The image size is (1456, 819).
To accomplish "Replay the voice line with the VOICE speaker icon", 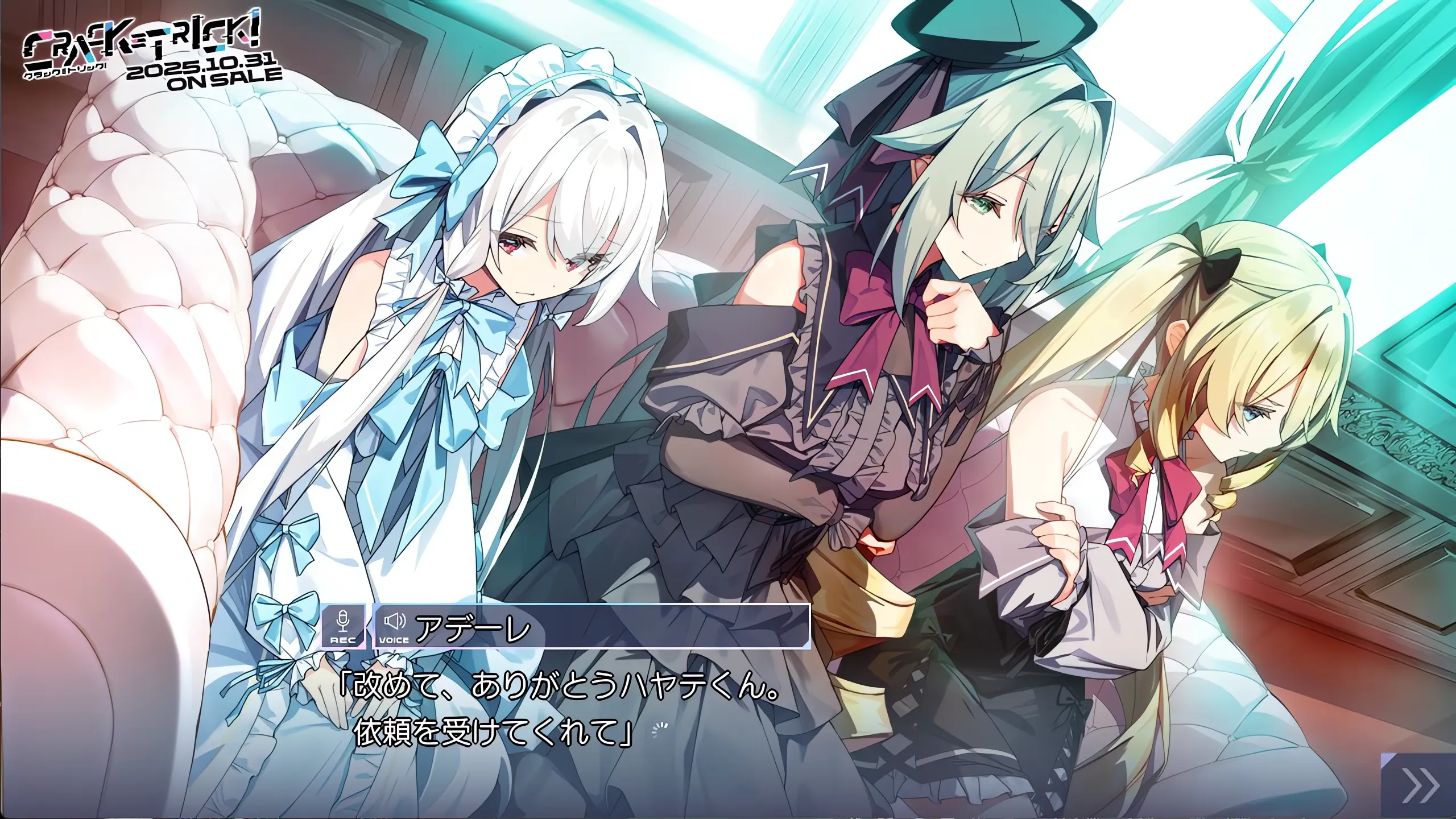I will pos(394,627).
